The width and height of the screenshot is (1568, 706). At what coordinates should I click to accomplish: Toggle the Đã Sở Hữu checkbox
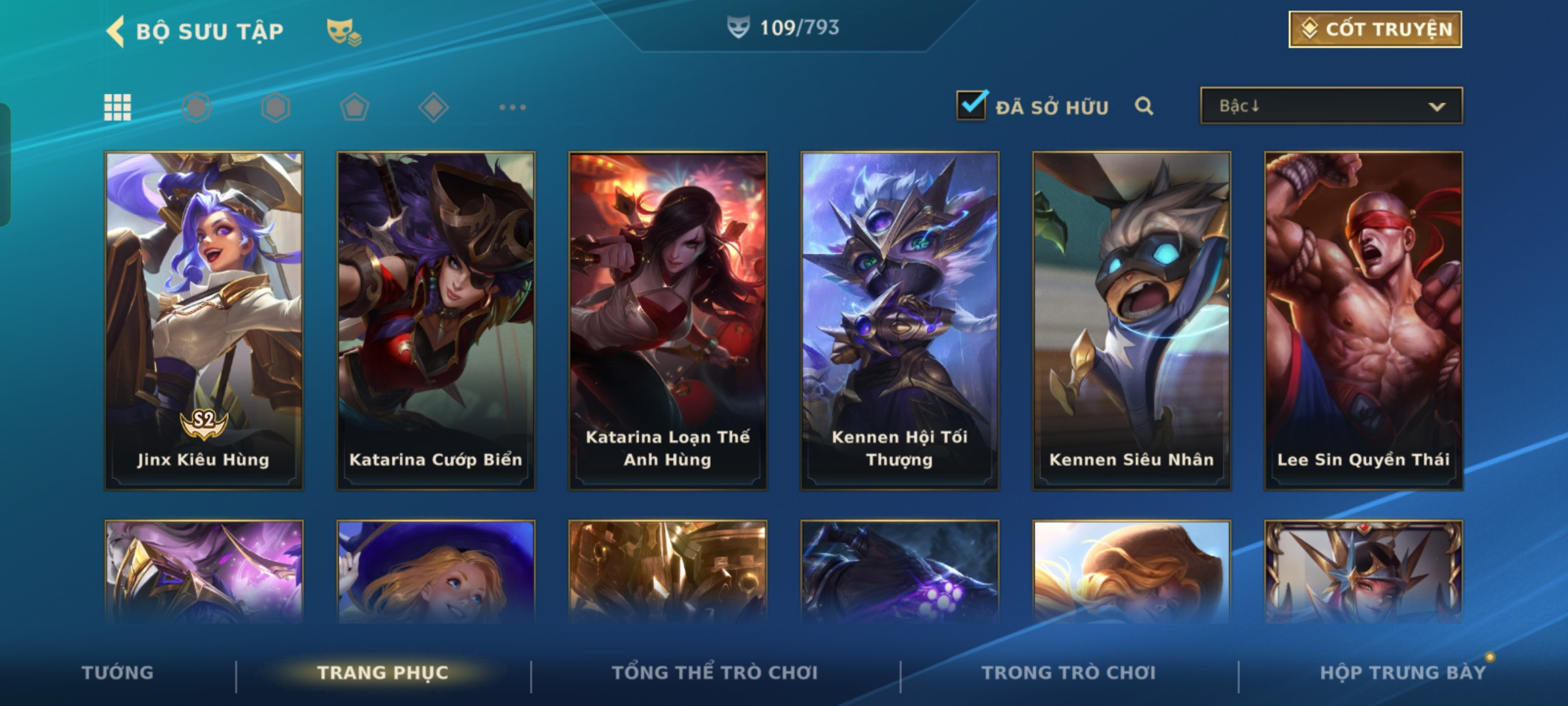(x=972, y=106)
